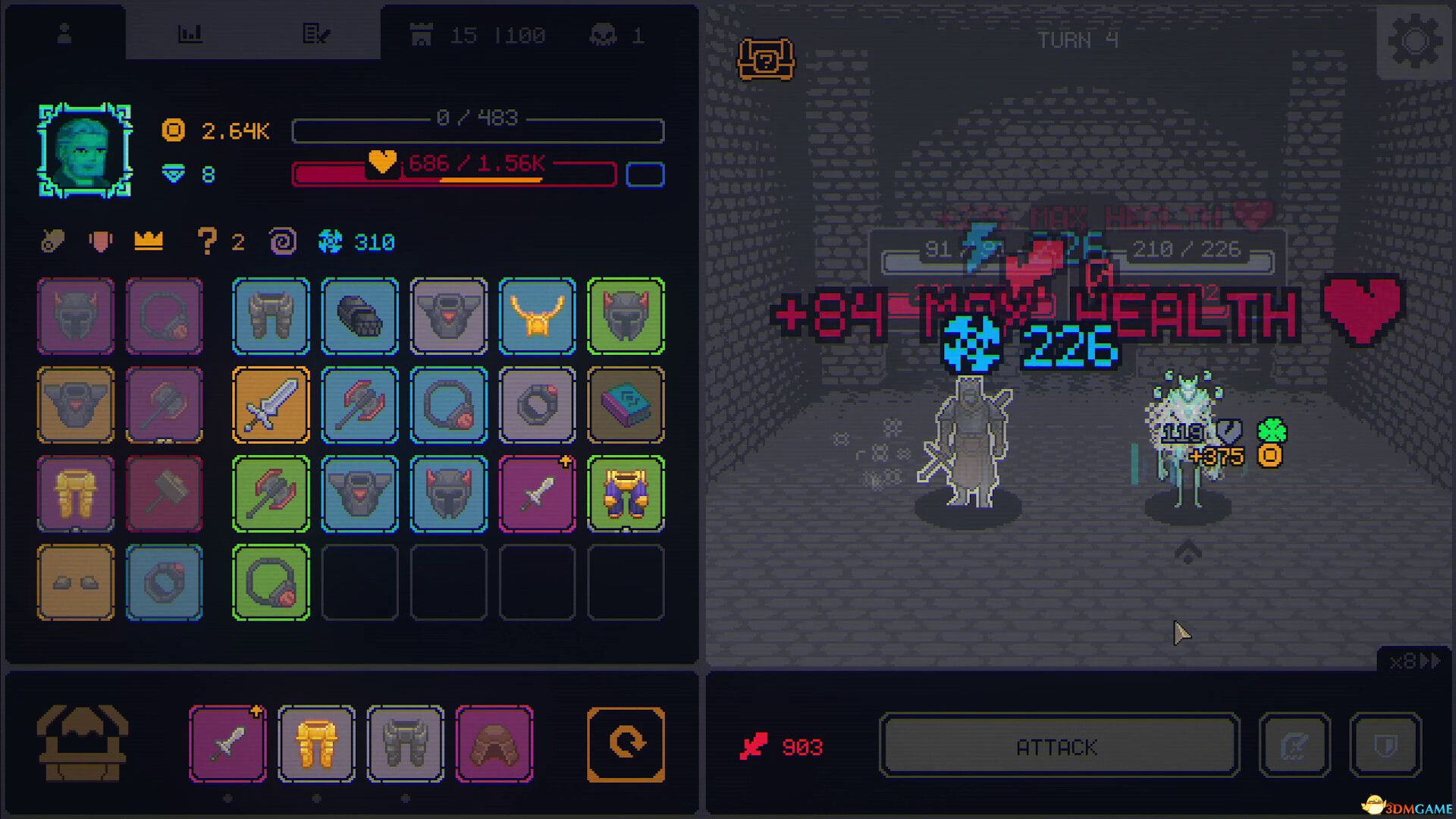Toggle the question-mark unidentified items filter
The height and width of the screenshot is (819, 1456).
[208, 241]
